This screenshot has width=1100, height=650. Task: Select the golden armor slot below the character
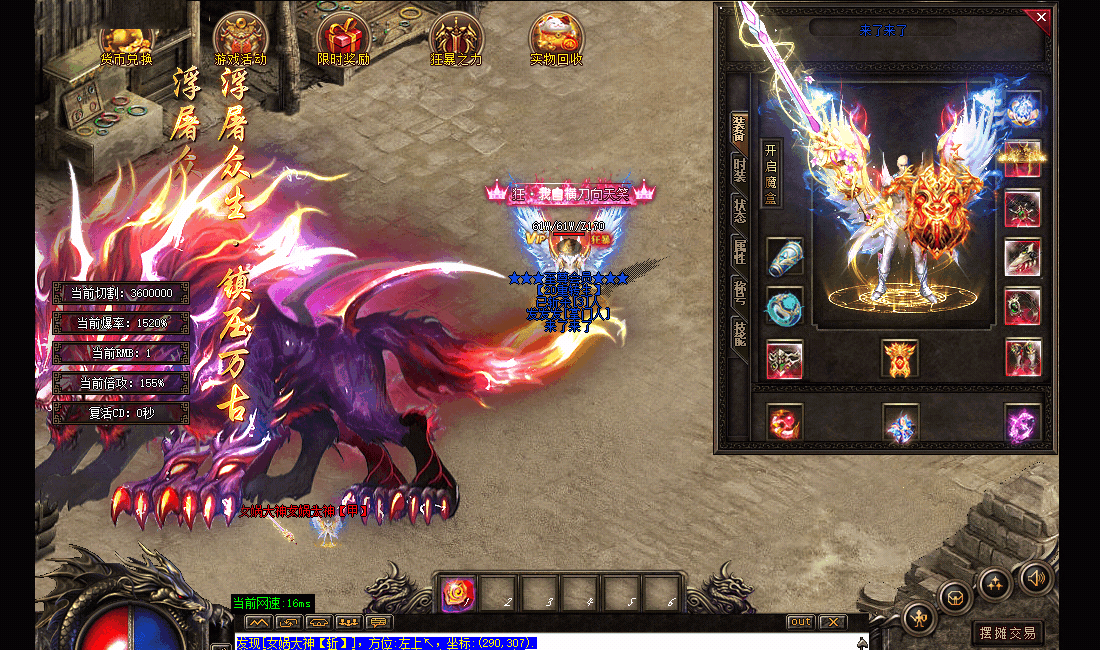899,358
